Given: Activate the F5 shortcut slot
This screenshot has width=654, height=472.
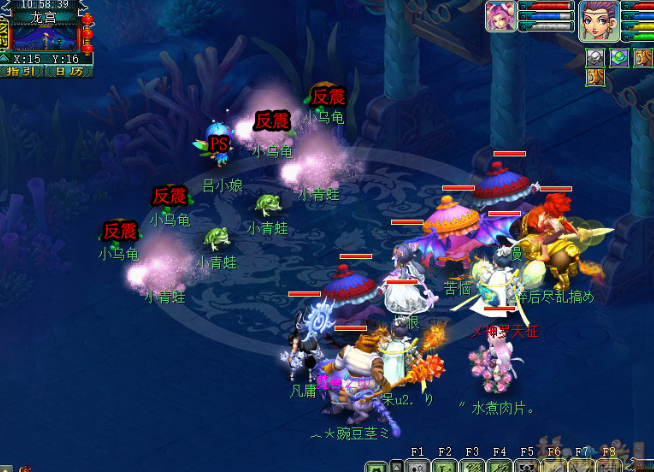Looking at the screenshot, I should tap(528, 465).
